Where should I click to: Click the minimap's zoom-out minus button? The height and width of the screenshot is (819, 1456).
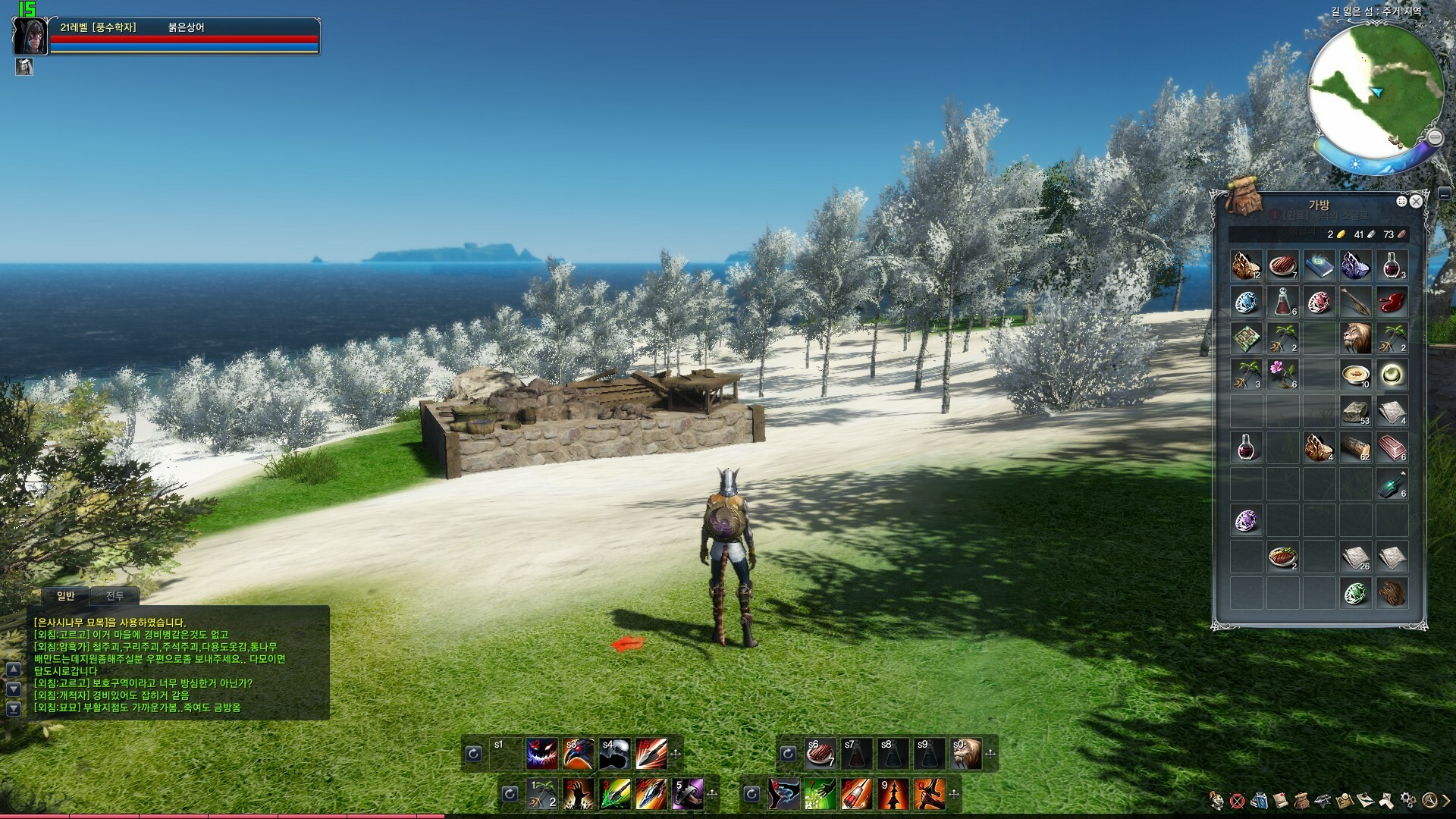tap(1435, 137)
